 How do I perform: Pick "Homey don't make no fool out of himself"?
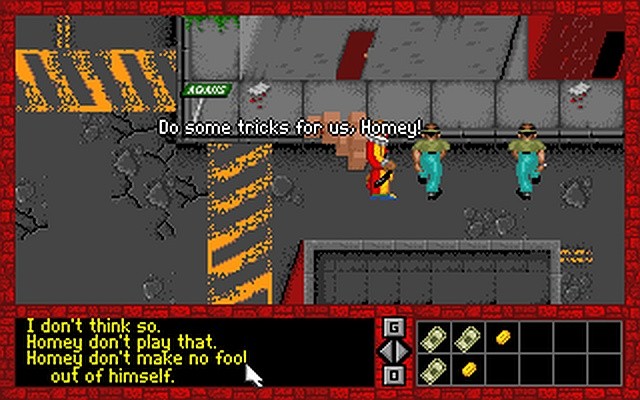[136, 358]
